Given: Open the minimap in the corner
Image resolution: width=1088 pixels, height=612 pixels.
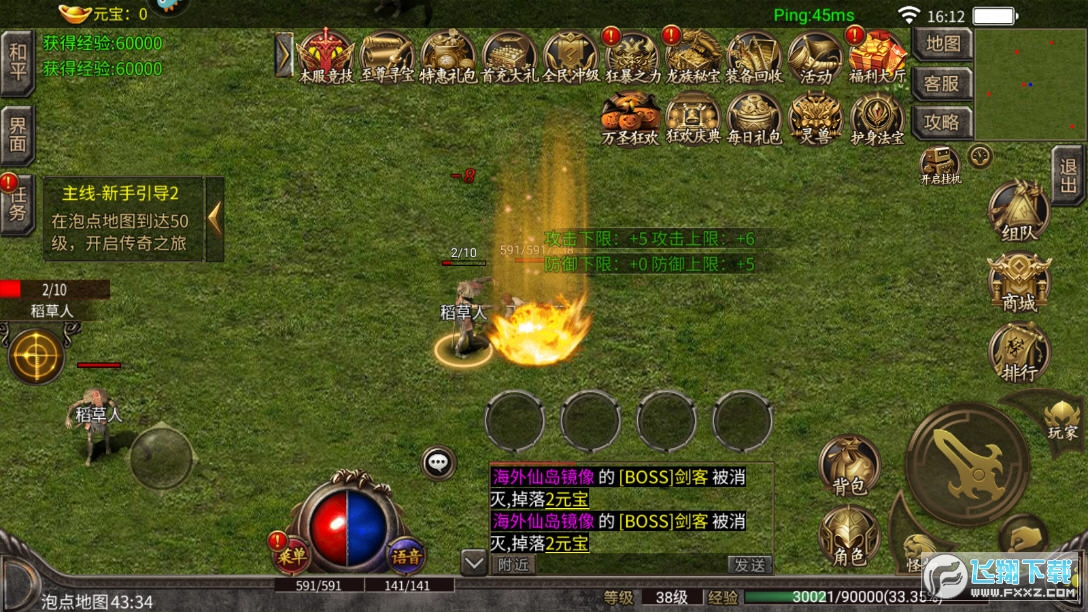Looking at the screenshot, I should pos(1030,84).
